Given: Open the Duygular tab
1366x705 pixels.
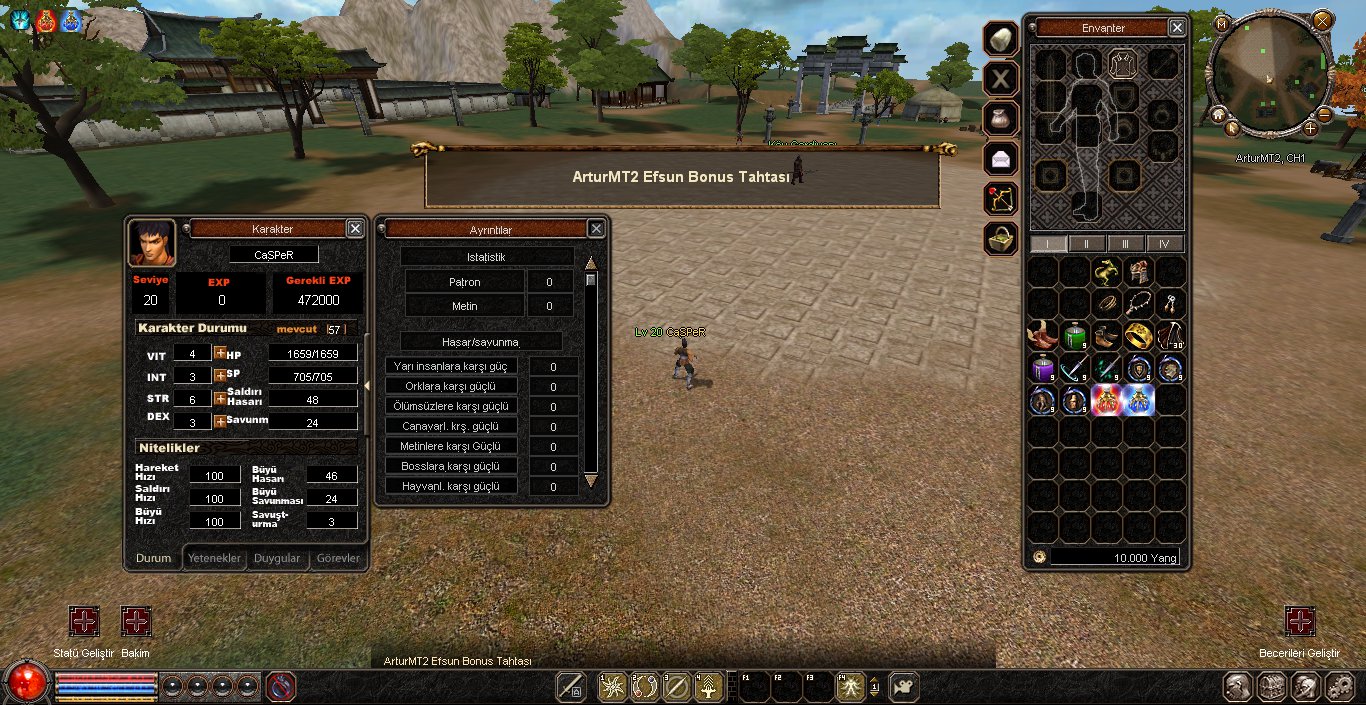Looking at the screenshot, I should tap(277, 558).
